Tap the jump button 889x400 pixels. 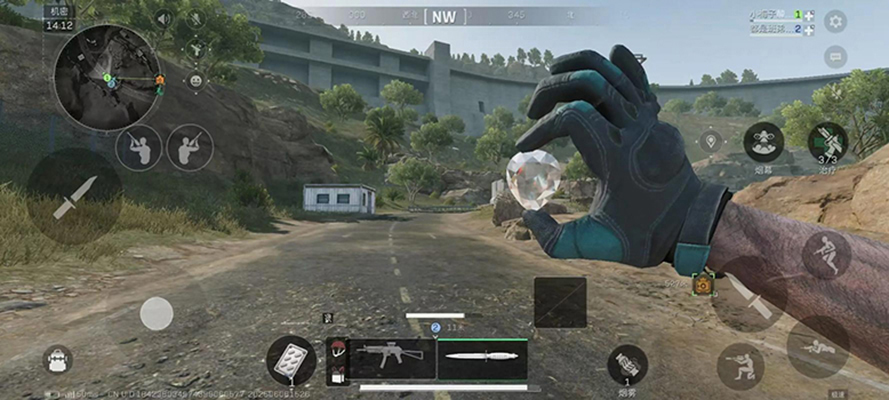(826, 254)
